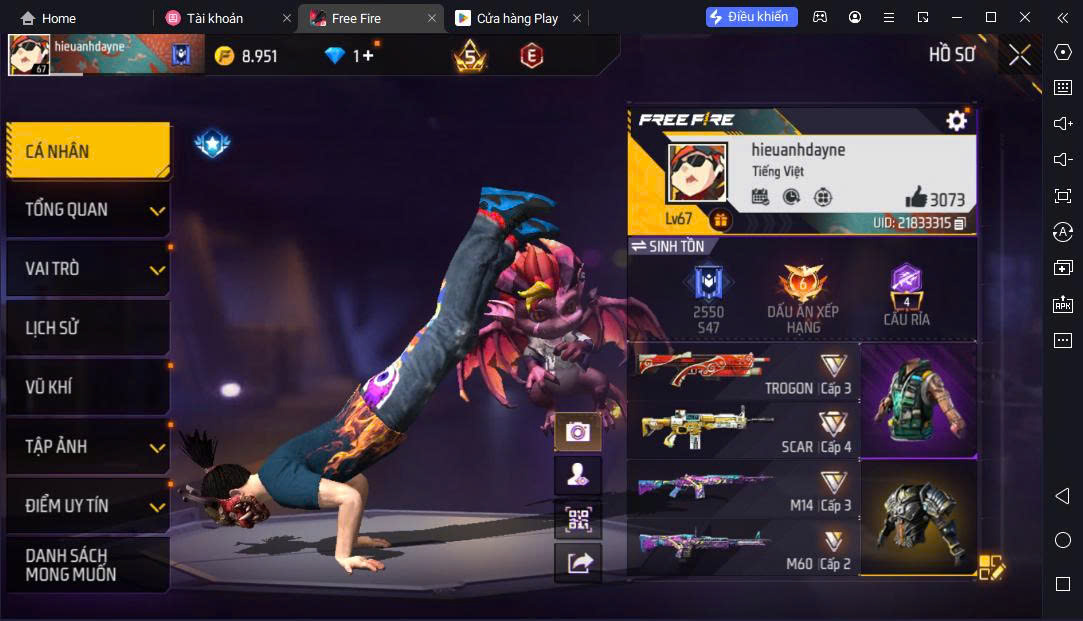Choose the SCAR weapon row
Screen dimensions: 1083x621
point(744,431)
